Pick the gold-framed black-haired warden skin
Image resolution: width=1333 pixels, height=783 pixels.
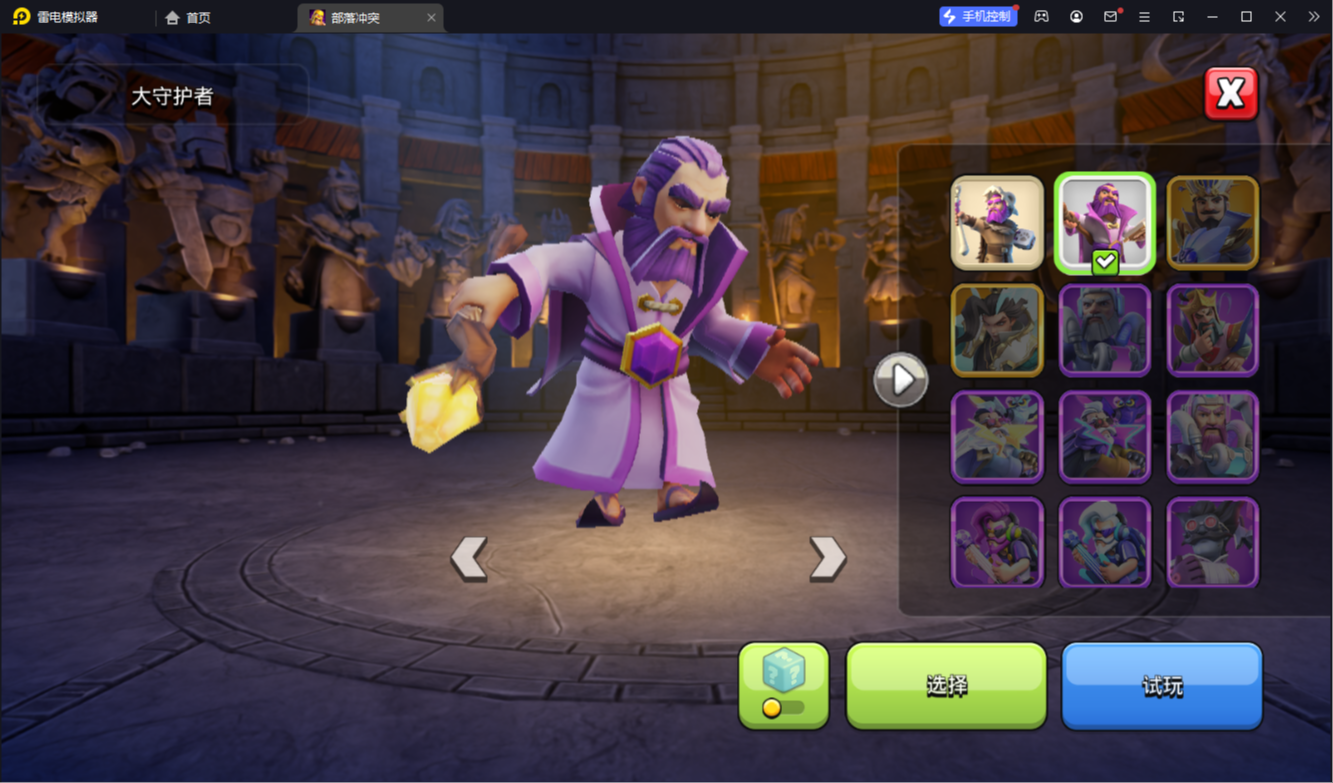click(x=997, y=330)
